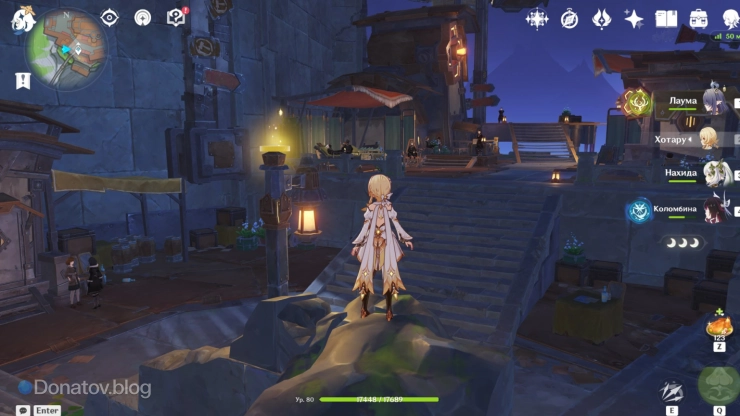
Task: Switch to party member Лаума
Action: (x=712, y=100)
